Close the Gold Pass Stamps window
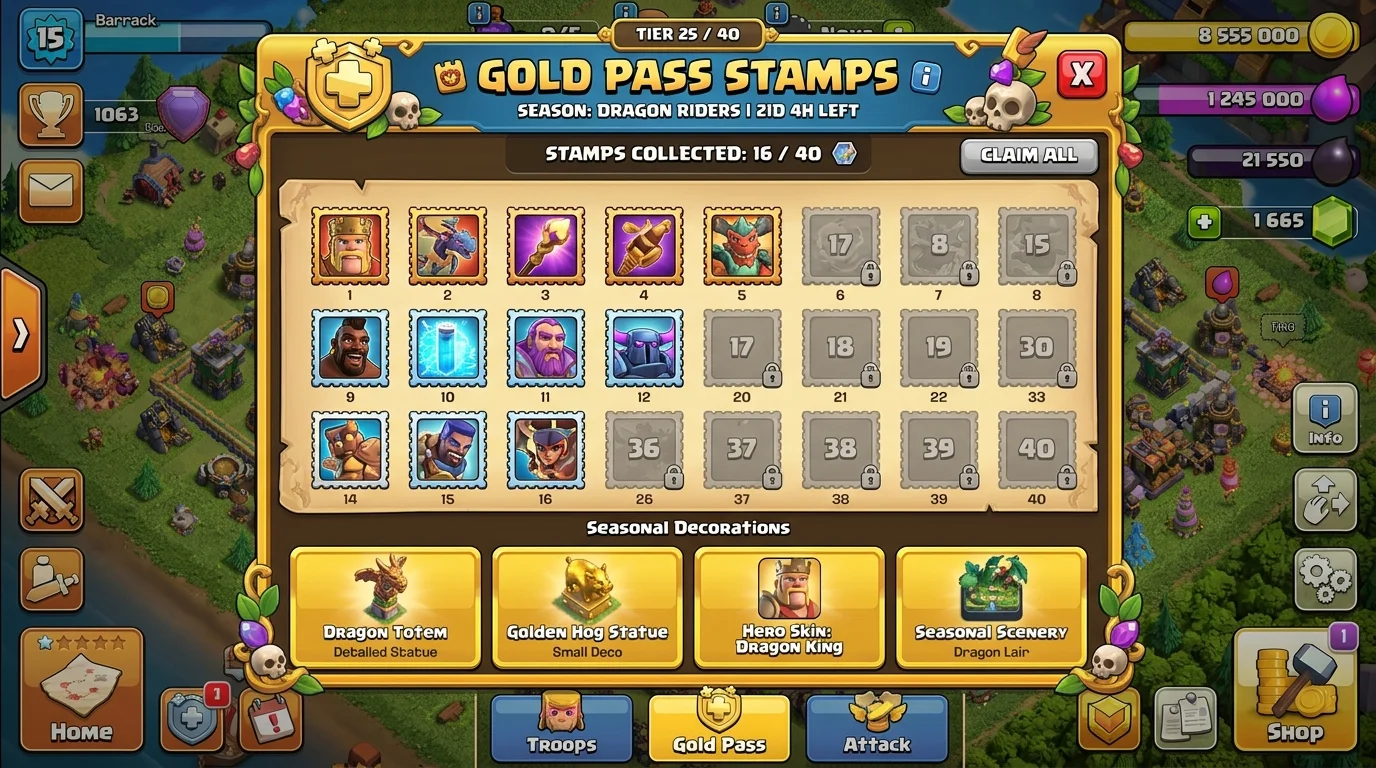The width and height of the screenshot is (1376, 768). (x=1081, y=74)
